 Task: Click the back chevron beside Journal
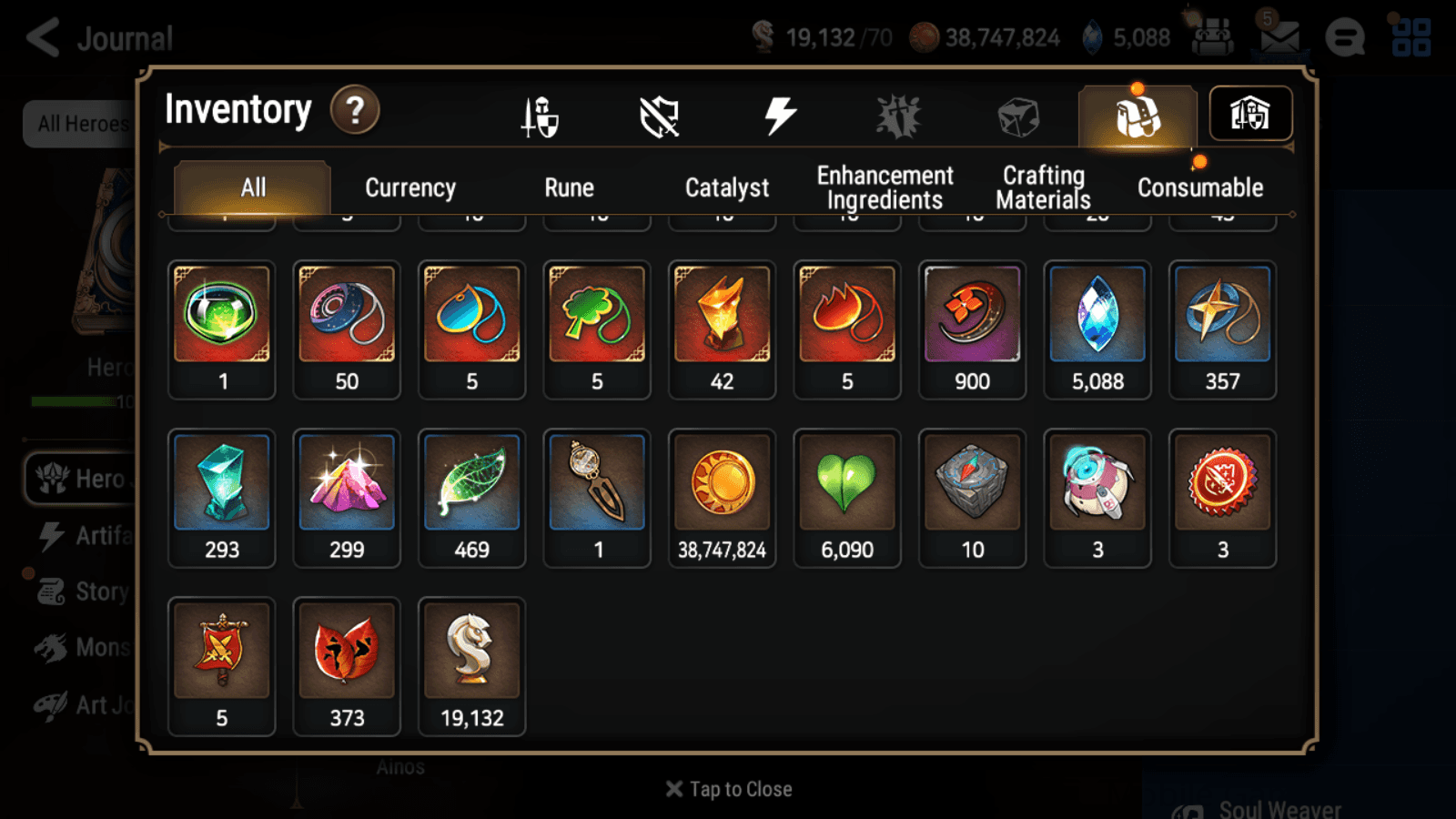(x=40, y=37)
